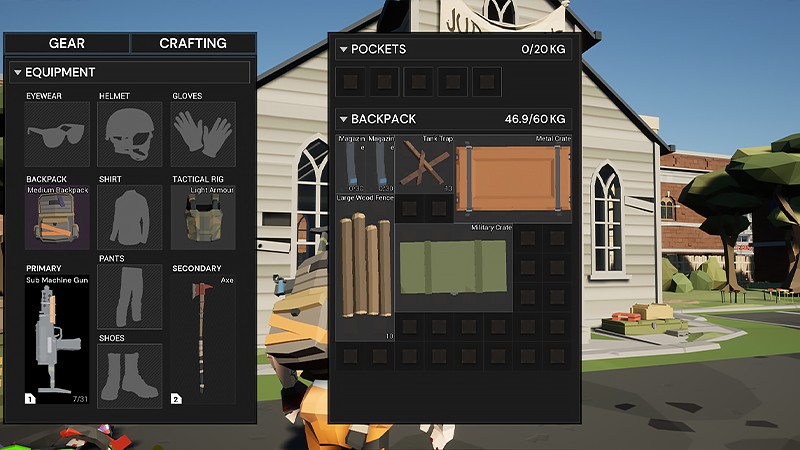Select the Light Armour tactical rig
Viewport: 800px width, 450px height.
pos(202,216)
